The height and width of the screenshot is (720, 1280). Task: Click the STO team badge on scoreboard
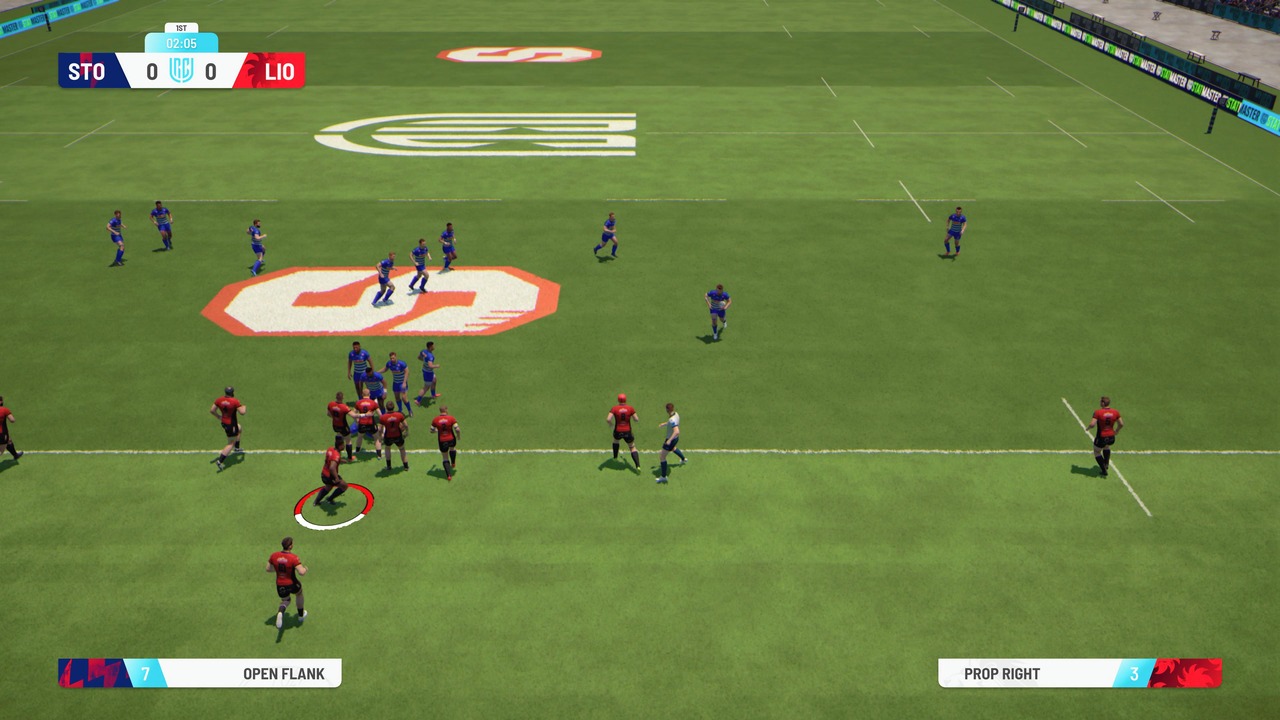[x=88, y=71]
